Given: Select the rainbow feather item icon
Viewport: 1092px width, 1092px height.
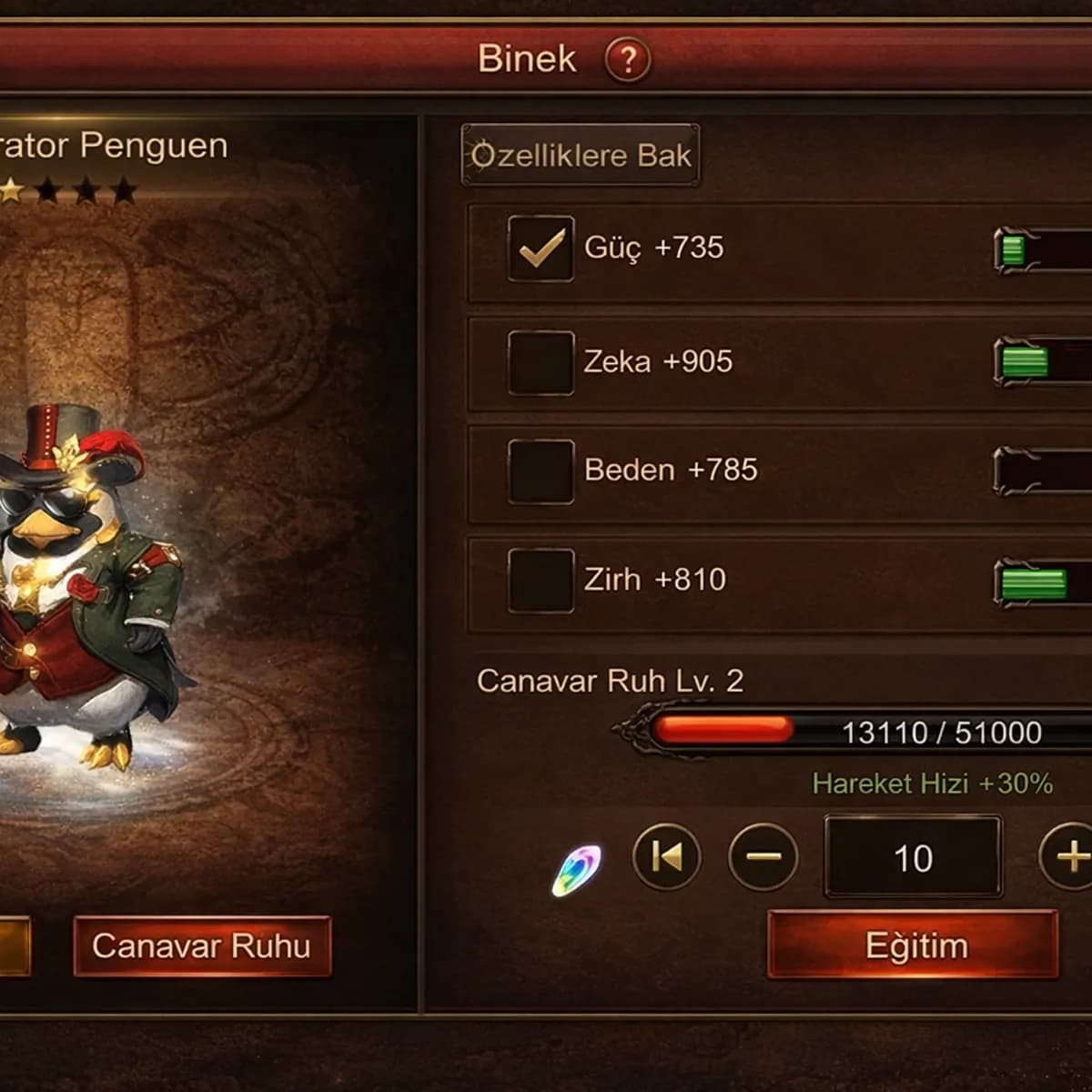Looking at the screenshot, I should [576, 870].
